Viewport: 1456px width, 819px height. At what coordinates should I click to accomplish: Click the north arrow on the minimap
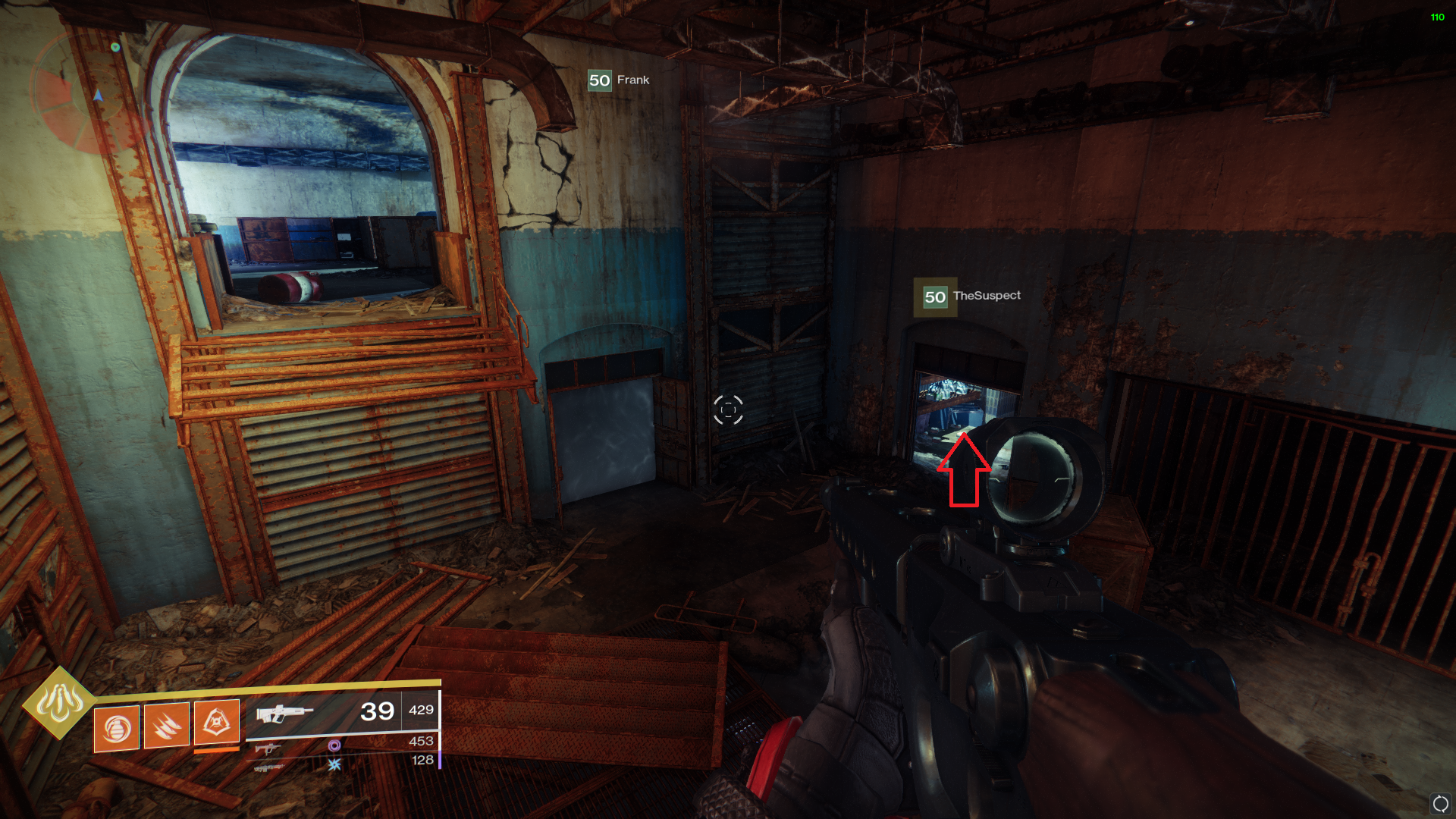click(97, 96)
